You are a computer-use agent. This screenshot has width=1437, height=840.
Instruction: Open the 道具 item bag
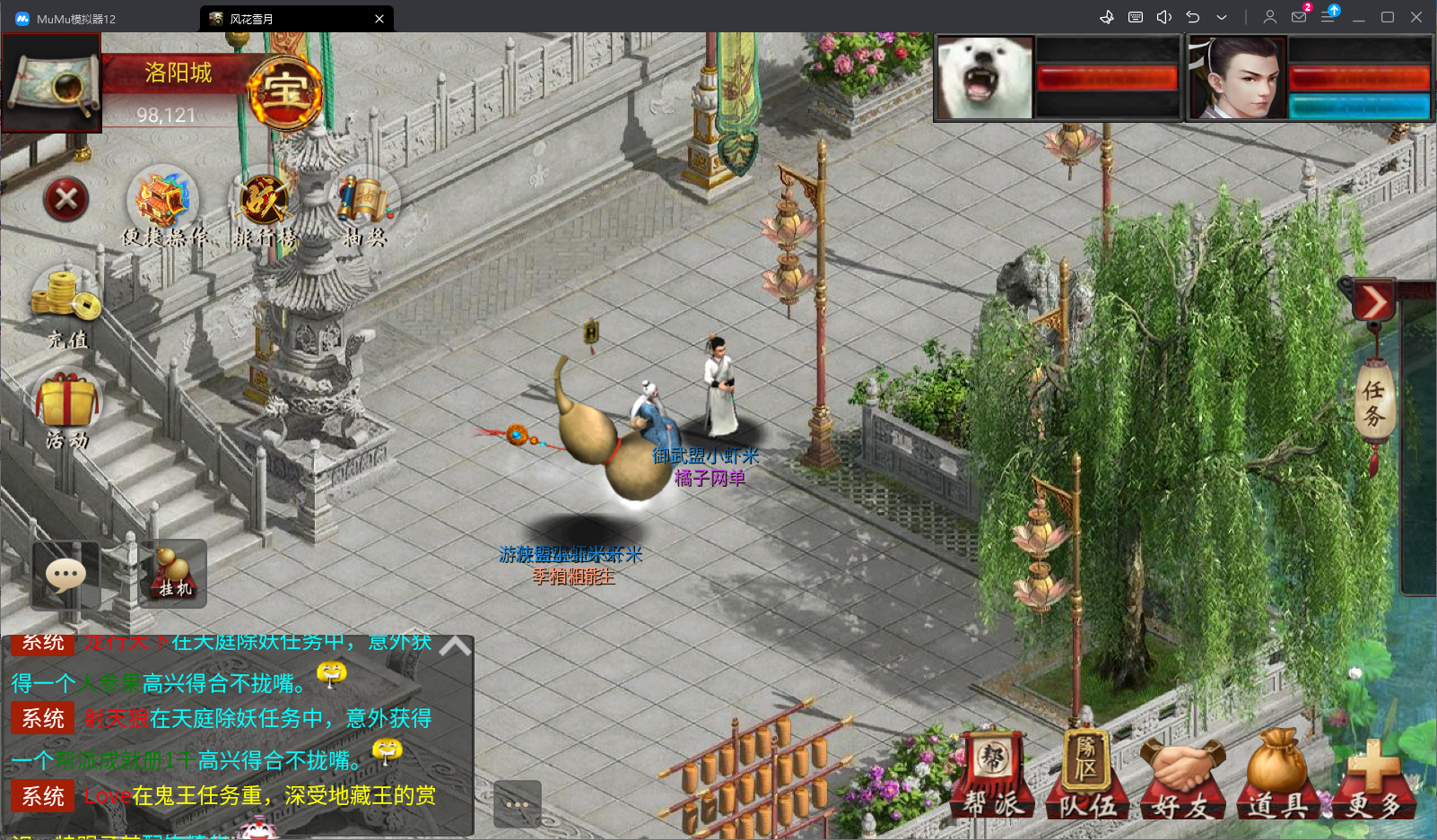tap(1277, 775)
